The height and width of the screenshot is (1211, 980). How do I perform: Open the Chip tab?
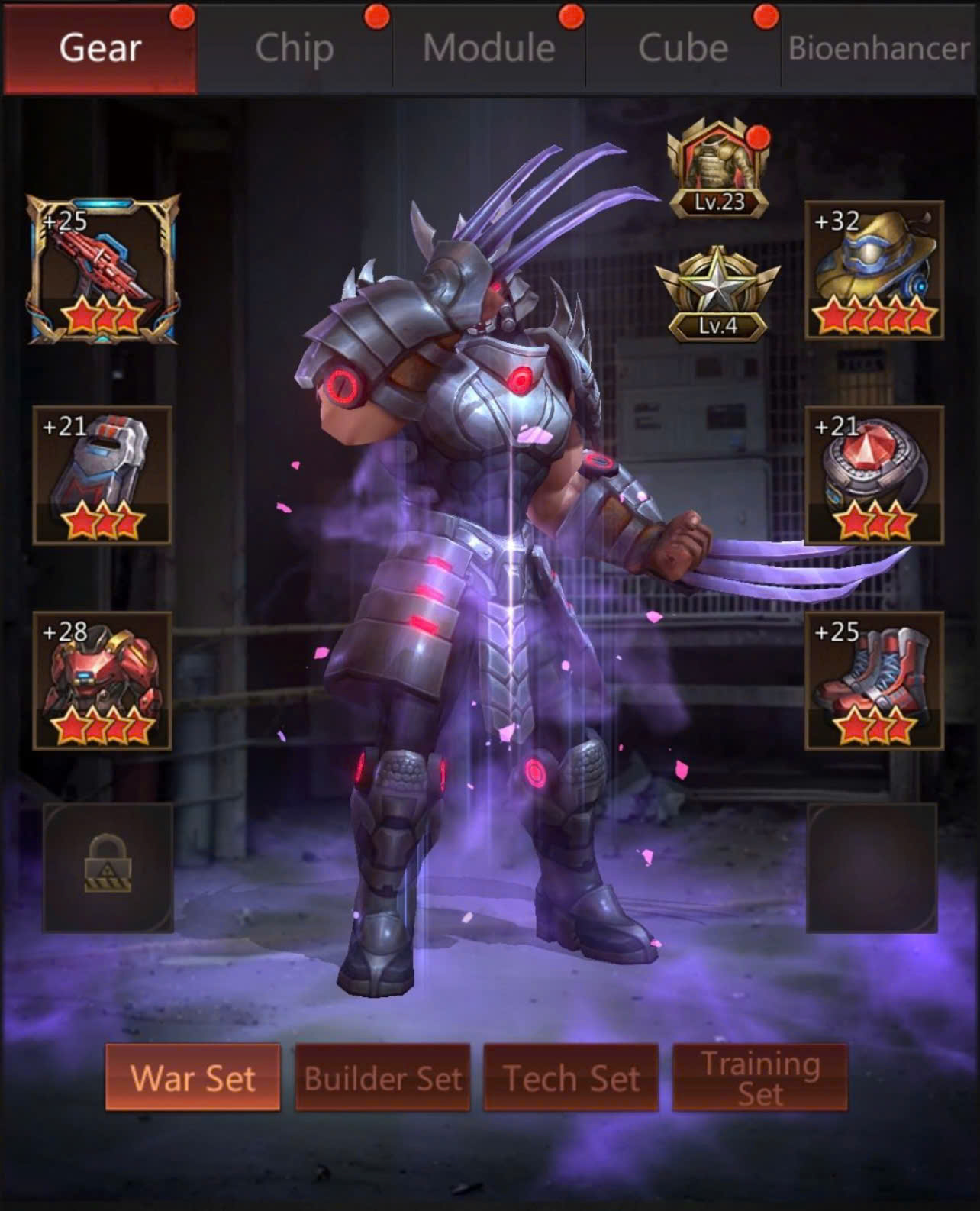coord(295,49)
